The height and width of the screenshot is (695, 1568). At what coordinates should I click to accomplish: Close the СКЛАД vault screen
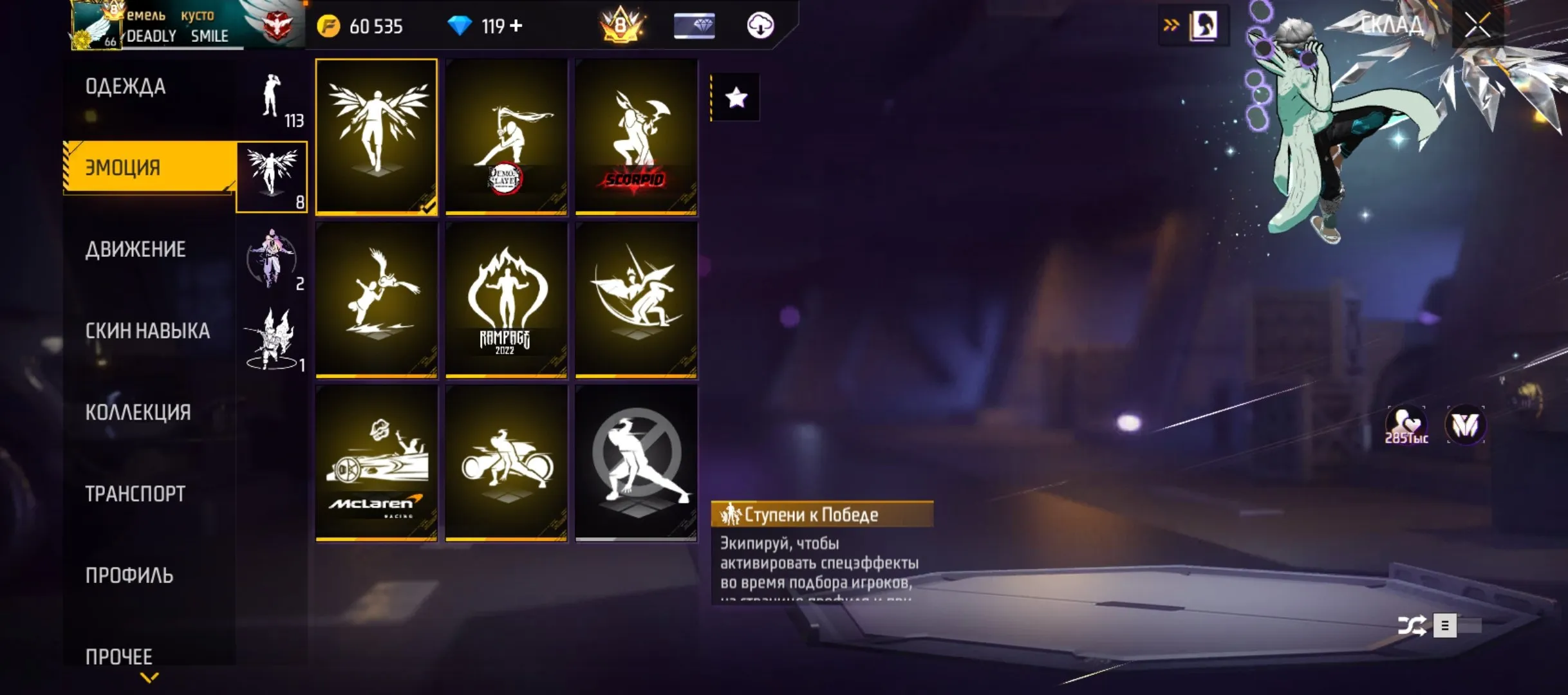[x=1478, y=26]
